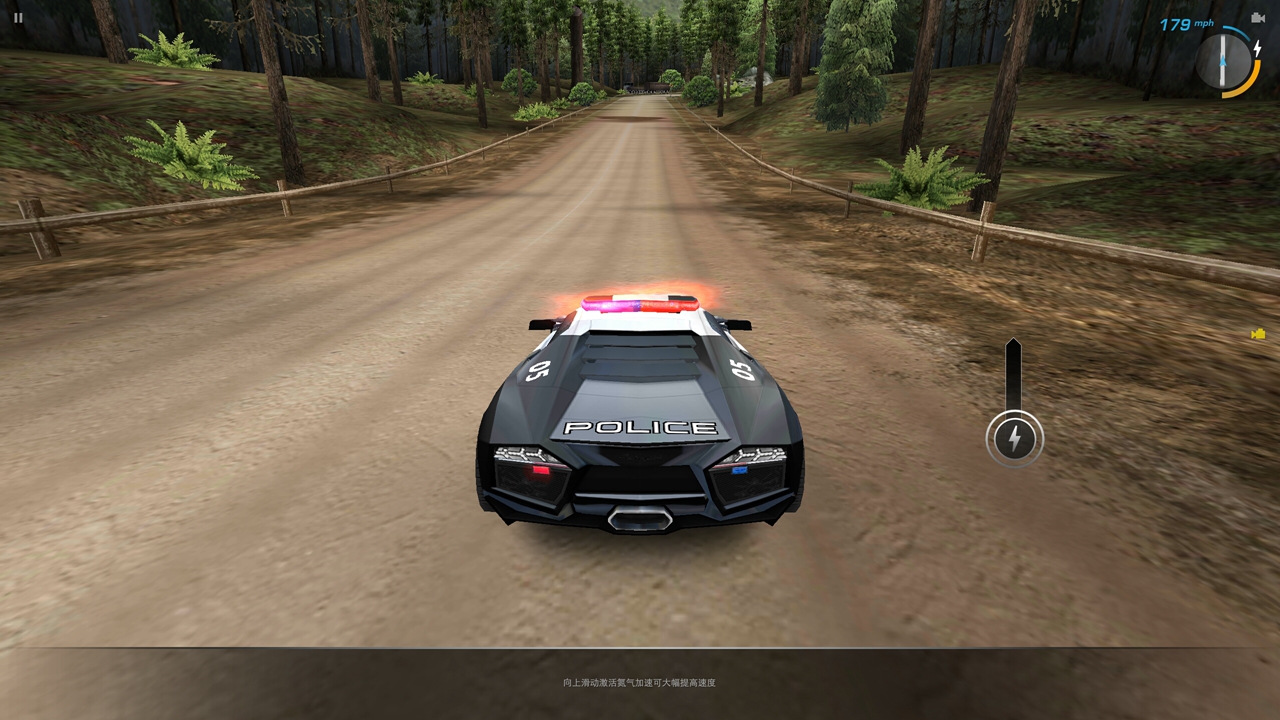This screenshot has height=720, width=1280.
Task: Pause the race with the pause button
Action: (18, 18)
